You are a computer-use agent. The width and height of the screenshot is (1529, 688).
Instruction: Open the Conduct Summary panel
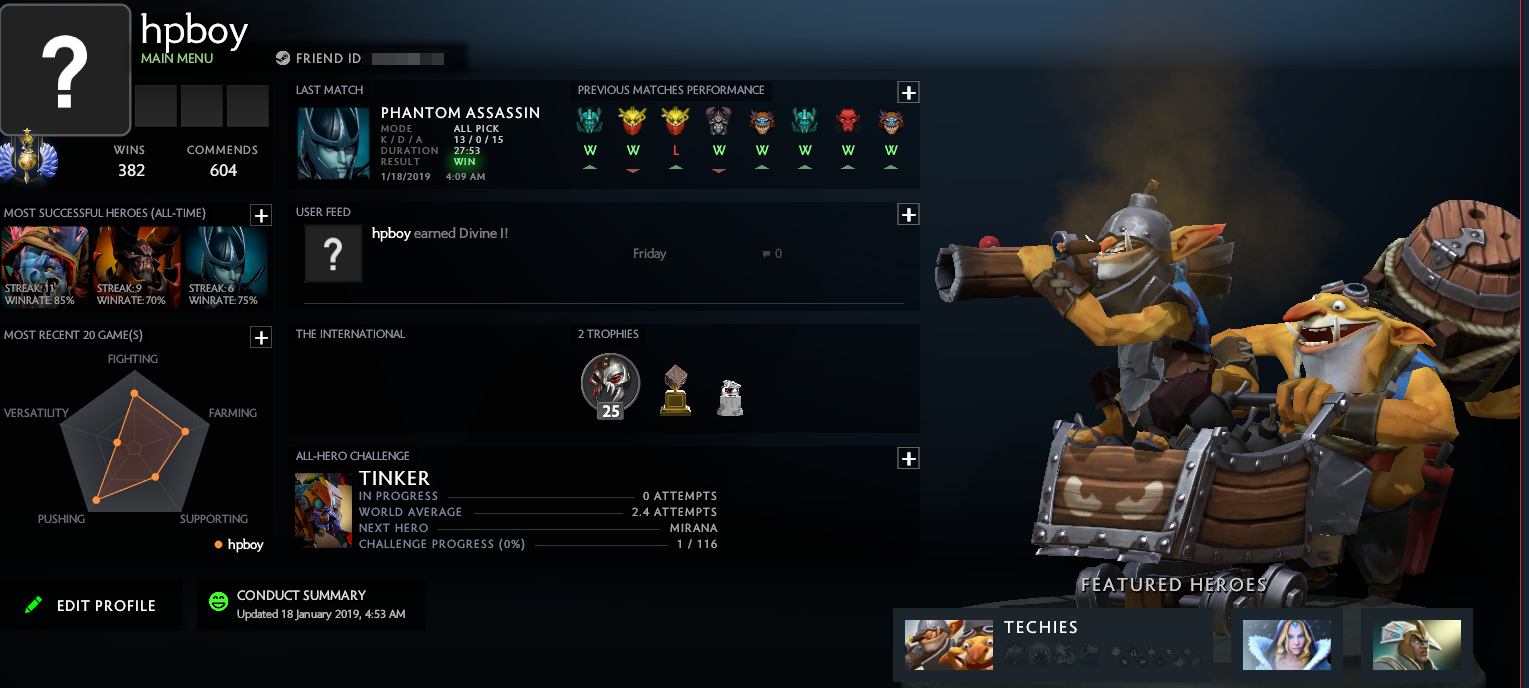tap(310, 604)
